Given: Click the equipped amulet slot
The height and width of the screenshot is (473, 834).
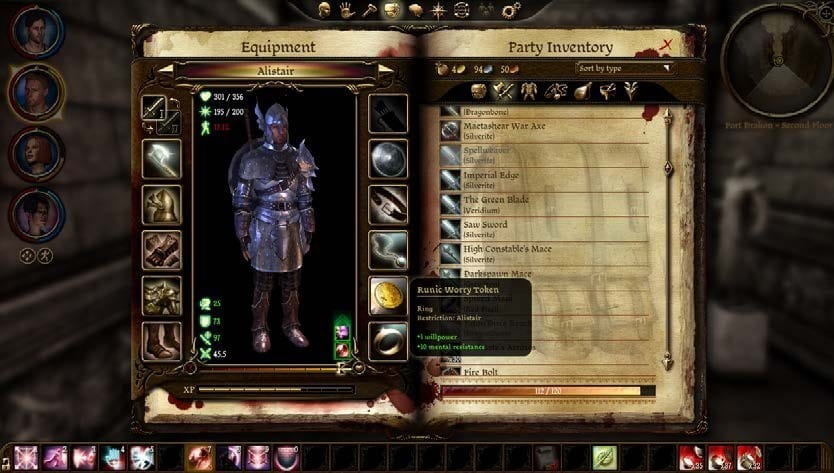Looking at the screenshot, I should coord(388,249).
